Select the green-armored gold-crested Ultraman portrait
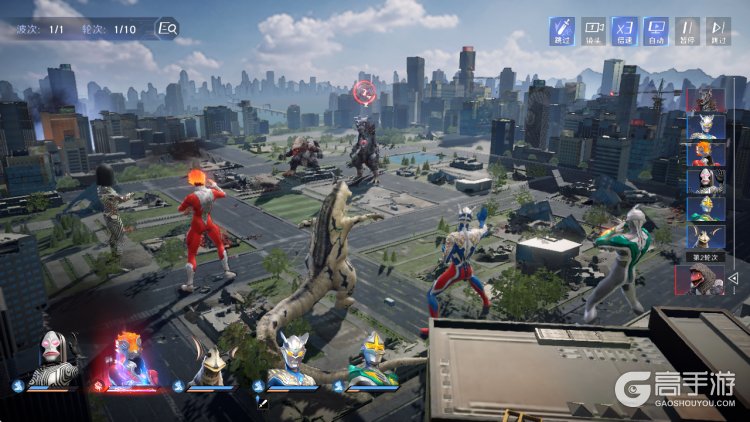The image size is (750, 422). (372, 360)
